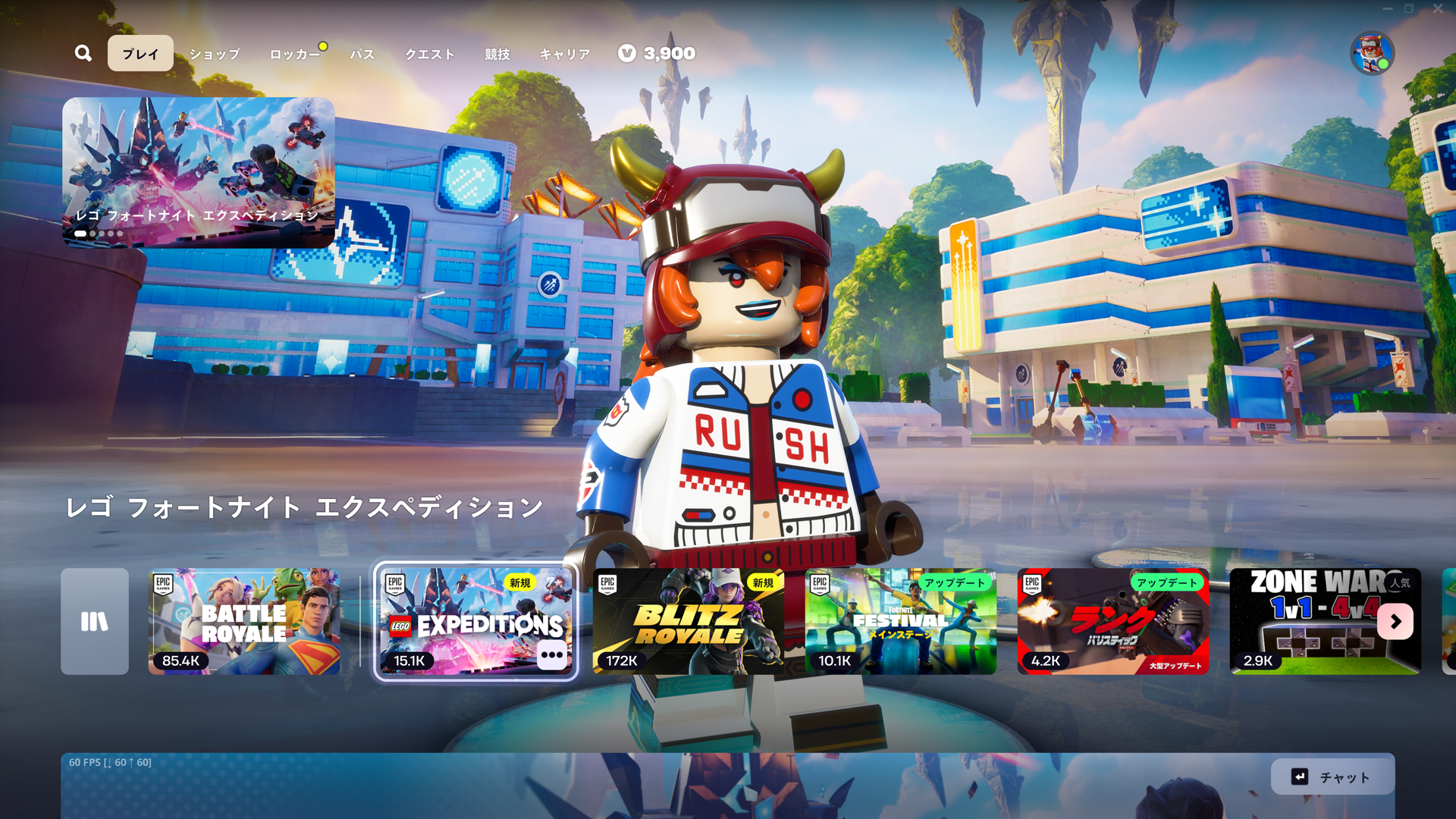Click the LEGO logo on the Expeditions tile
1456x819 pixels.
(x=400, y=626)
